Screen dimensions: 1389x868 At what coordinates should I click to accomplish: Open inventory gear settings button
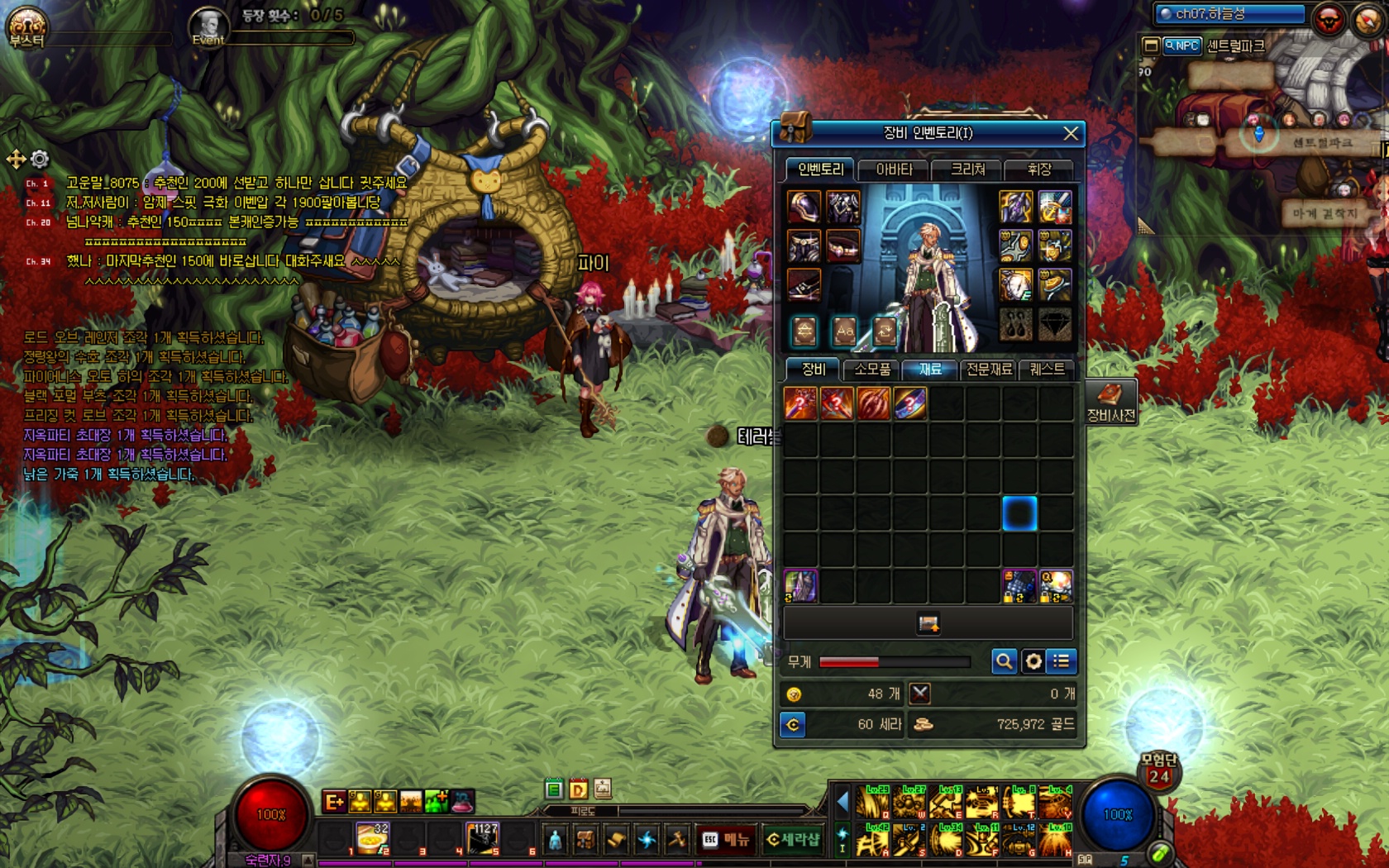1033,661
